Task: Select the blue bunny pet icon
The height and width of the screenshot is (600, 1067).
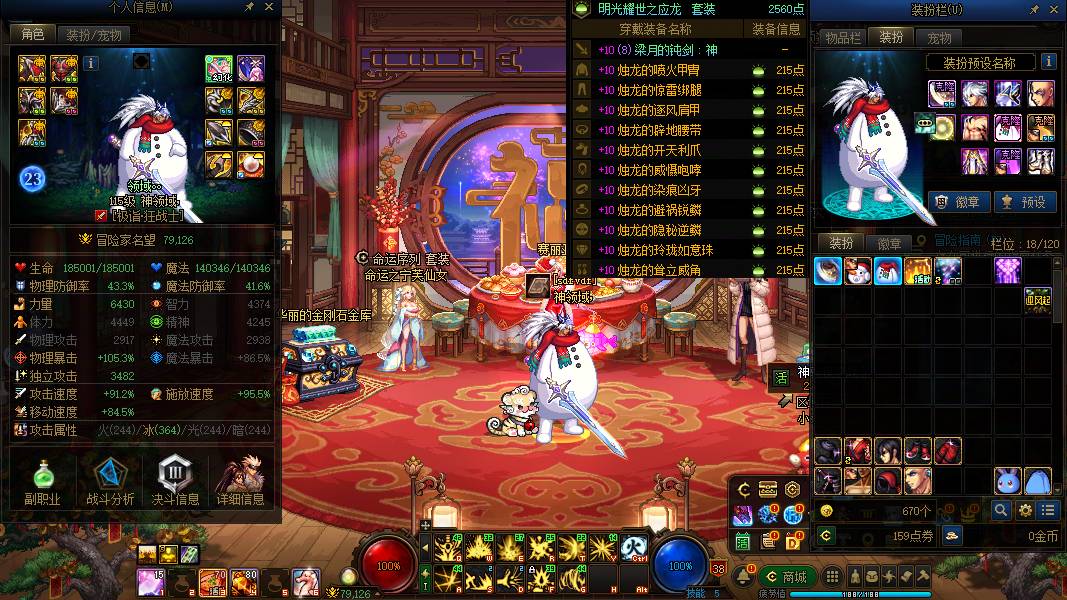Action: click(1008, 481)
